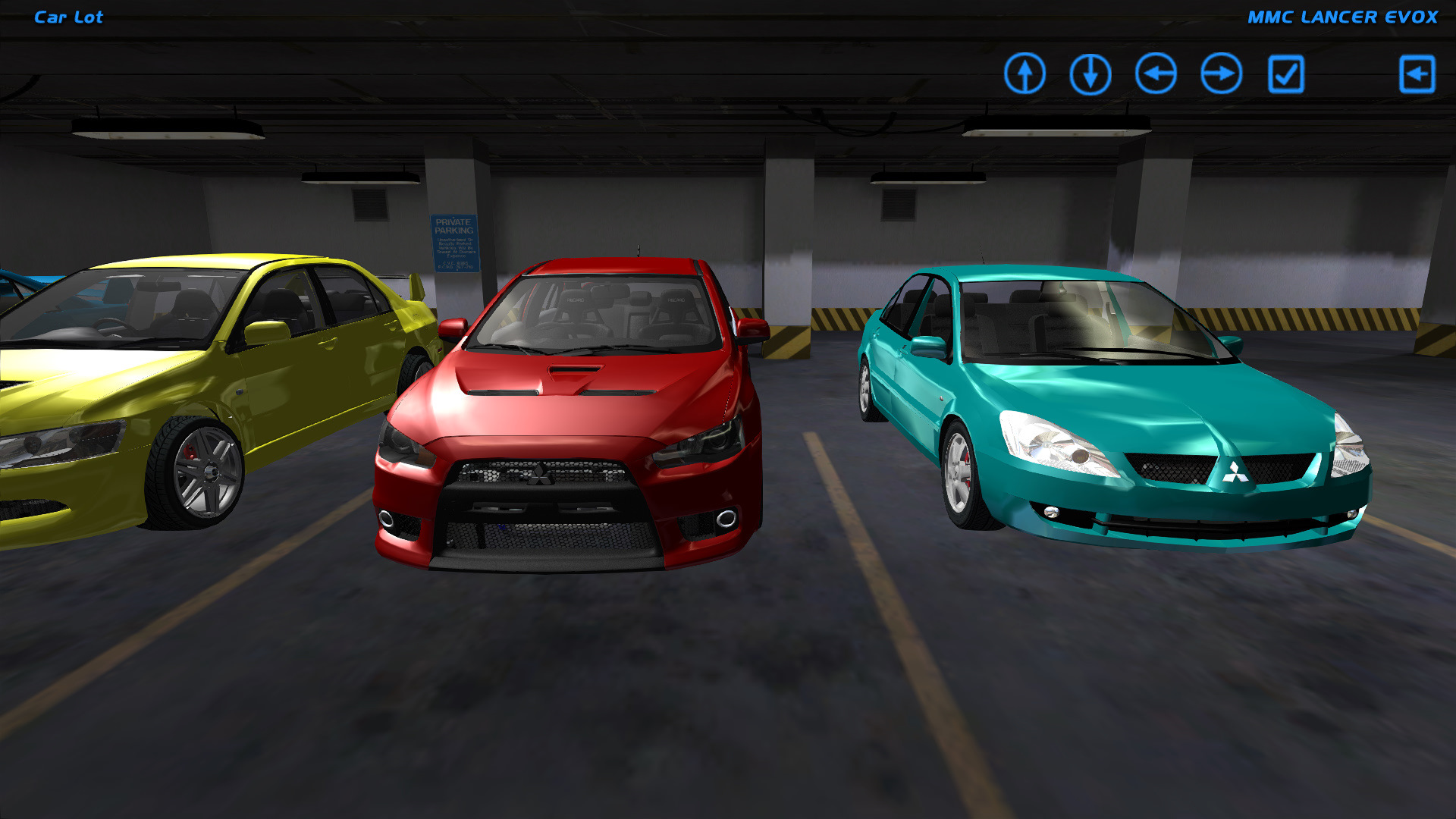The width and height of the screenshot is (1456, 819).
Task: Click the back arrow icon in top-right corner
Action: coord(1417,74)
